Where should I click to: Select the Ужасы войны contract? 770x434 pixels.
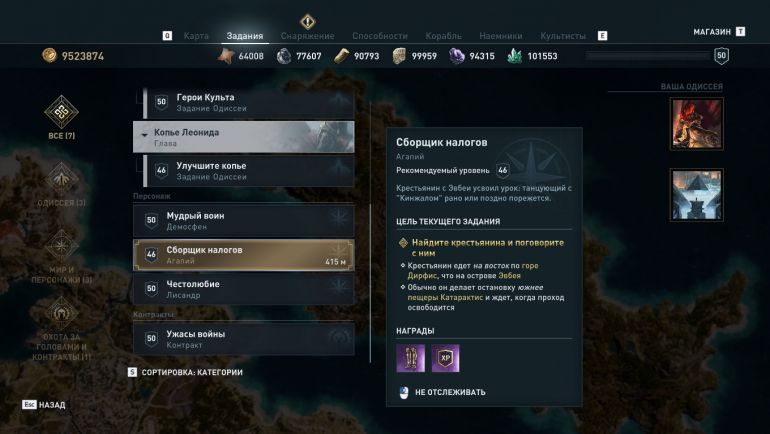[x=243, y=338]
